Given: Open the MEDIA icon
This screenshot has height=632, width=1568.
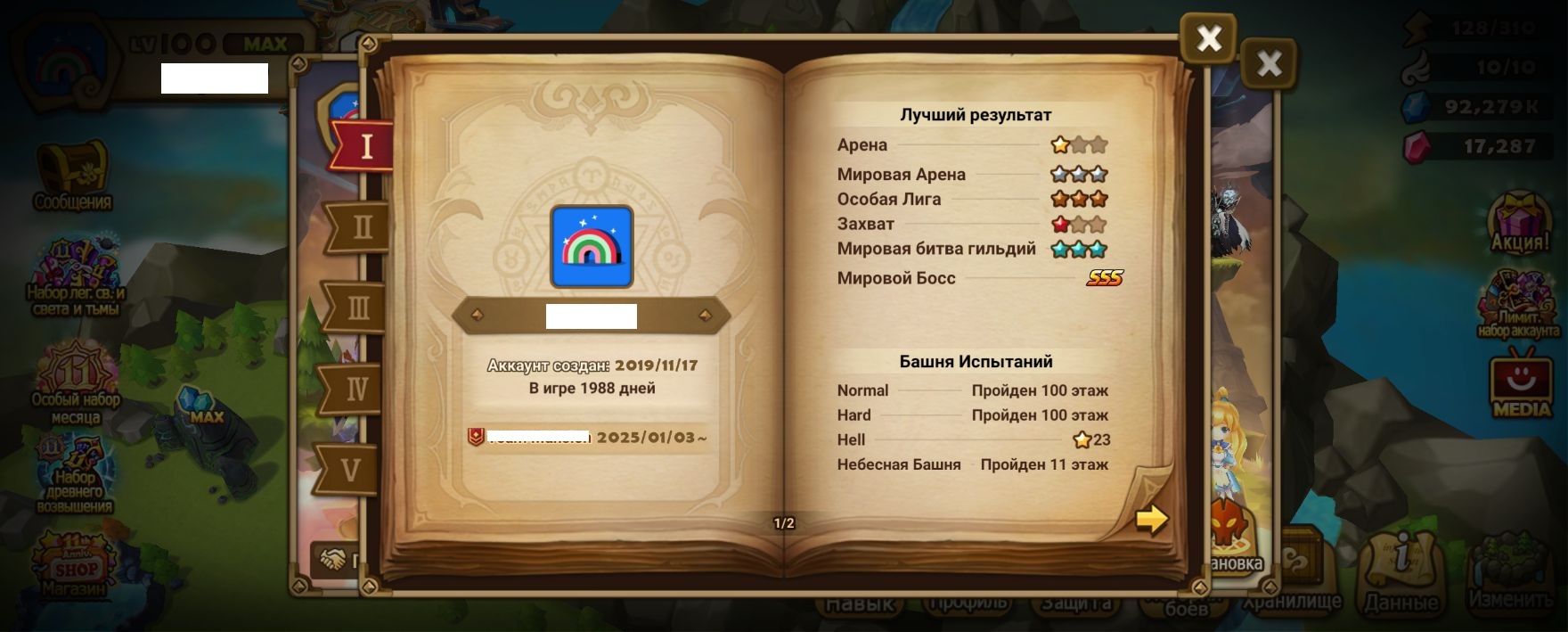Looking at the screenshot, I should (x=1521, y=387).
